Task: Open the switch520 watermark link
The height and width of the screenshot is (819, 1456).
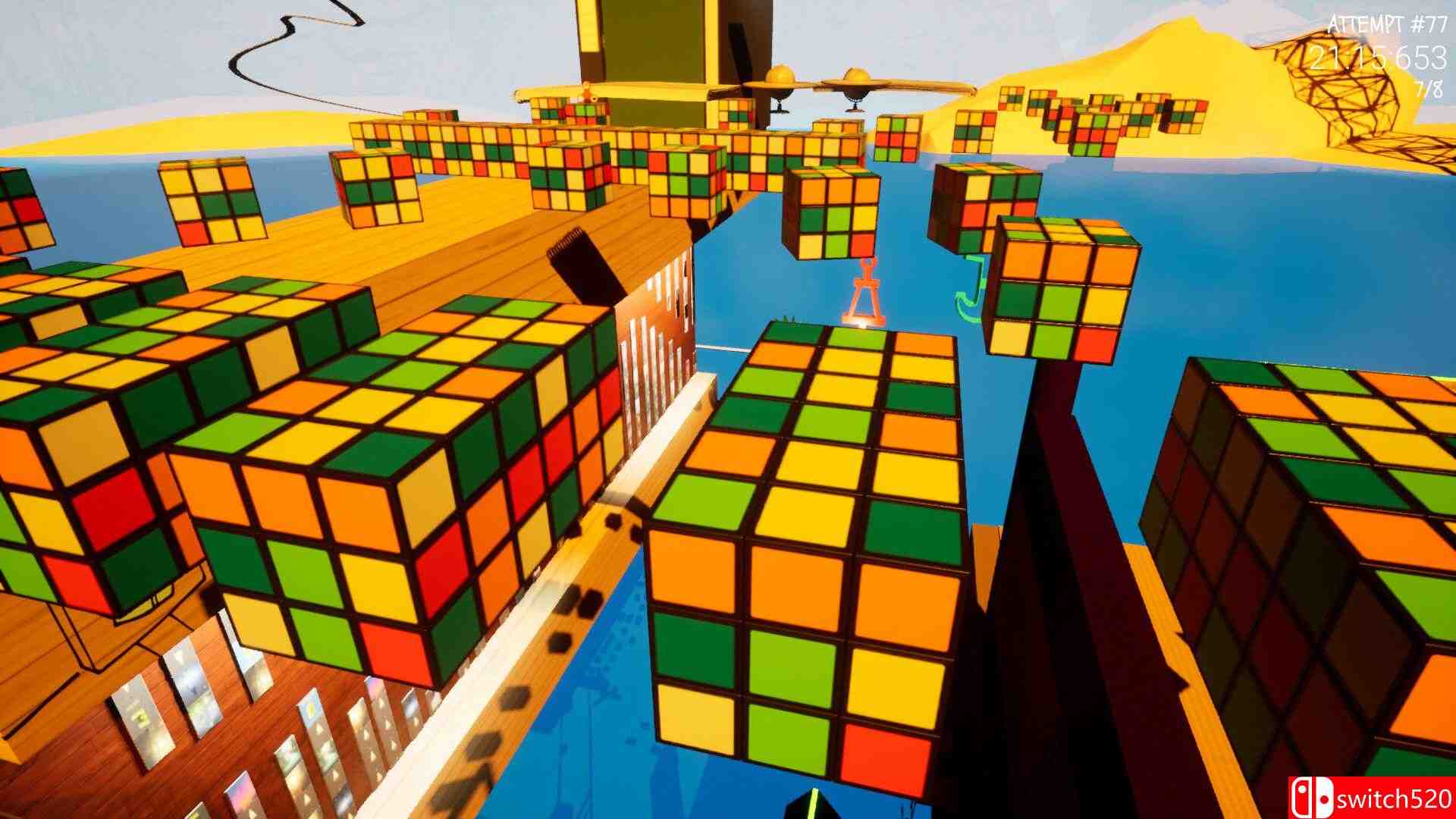Action: (x=1395, y=796)
